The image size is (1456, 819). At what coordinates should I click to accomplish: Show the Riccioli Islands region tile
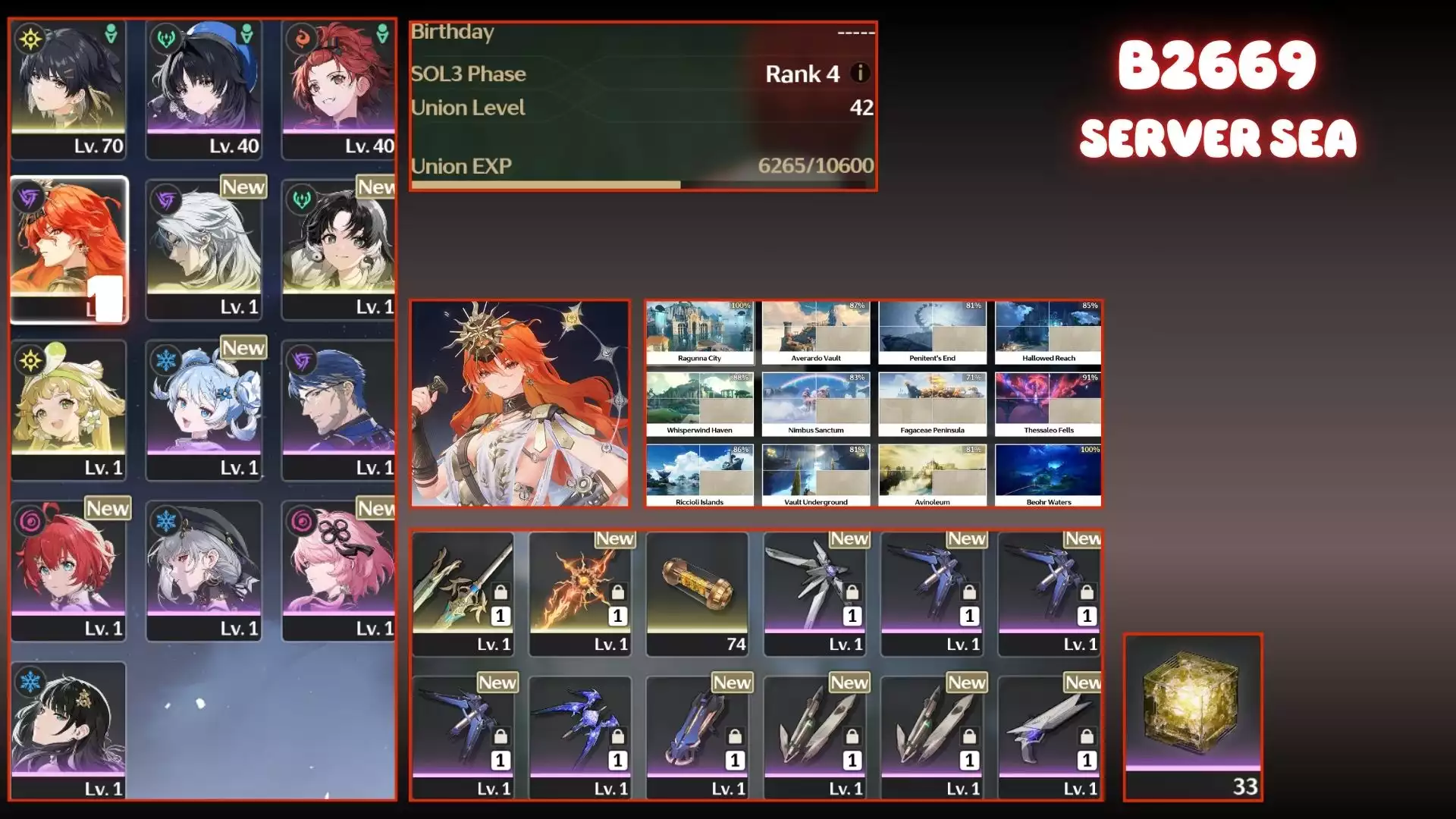tap(699, 476)
